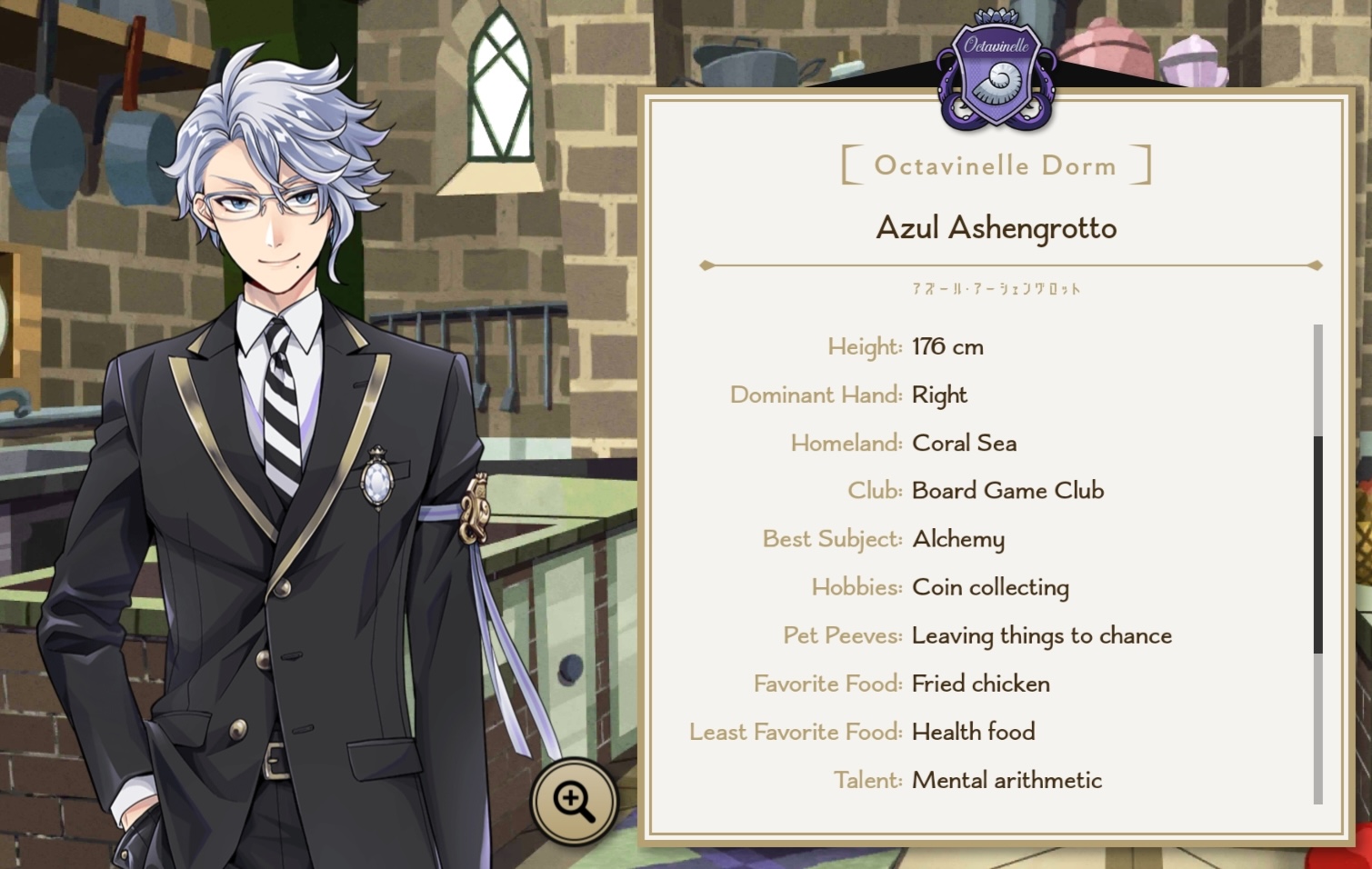Click the Right dominant hand value

click(939, 395)
